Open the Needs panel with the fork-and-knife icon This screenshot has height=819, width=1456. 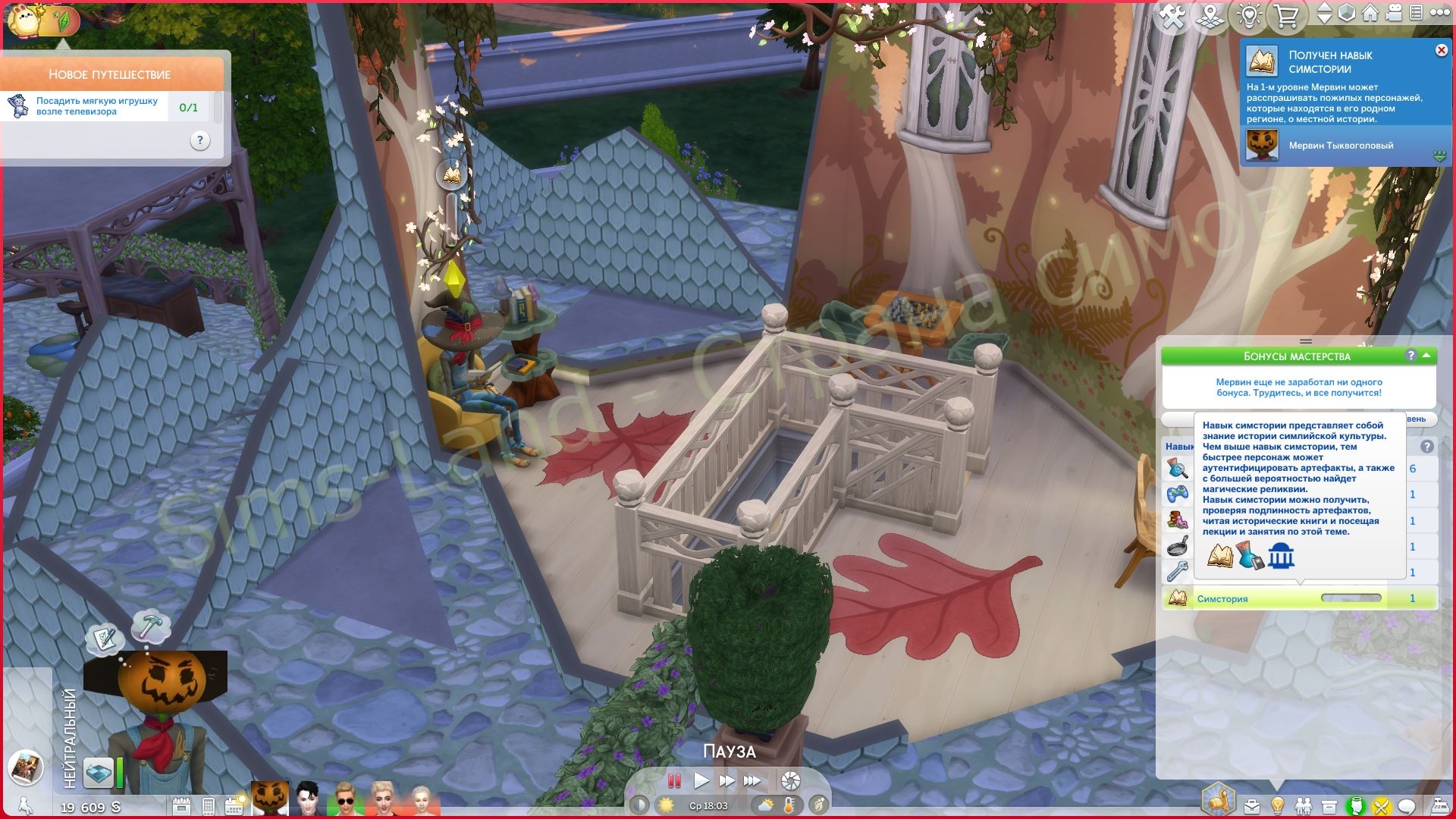coord(1381,806)
